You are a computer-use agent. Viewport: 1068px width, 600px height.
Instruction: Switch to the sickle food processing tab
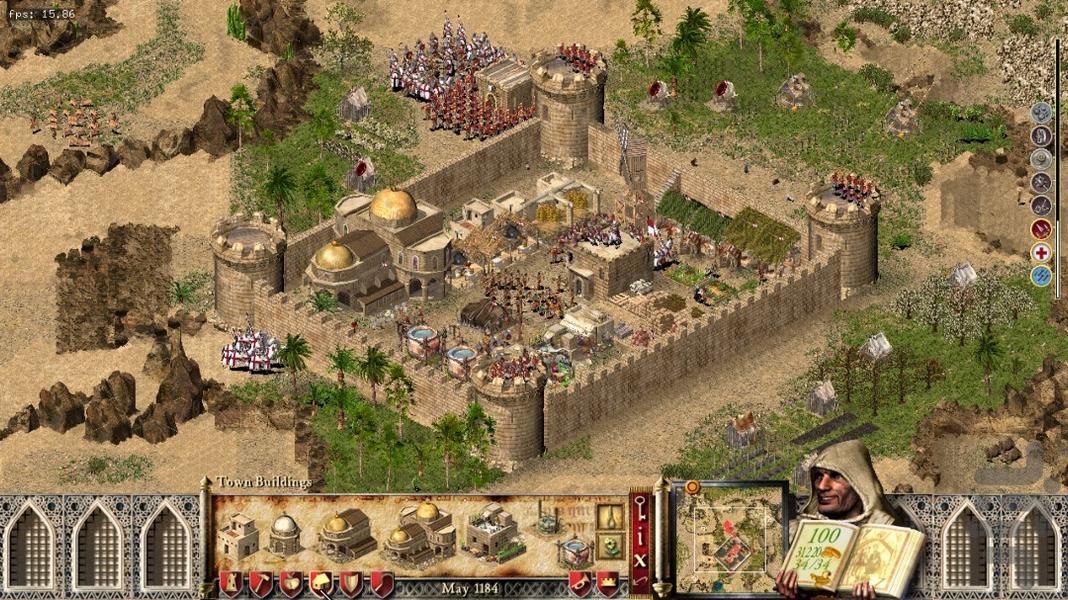(x=381, y=583)
